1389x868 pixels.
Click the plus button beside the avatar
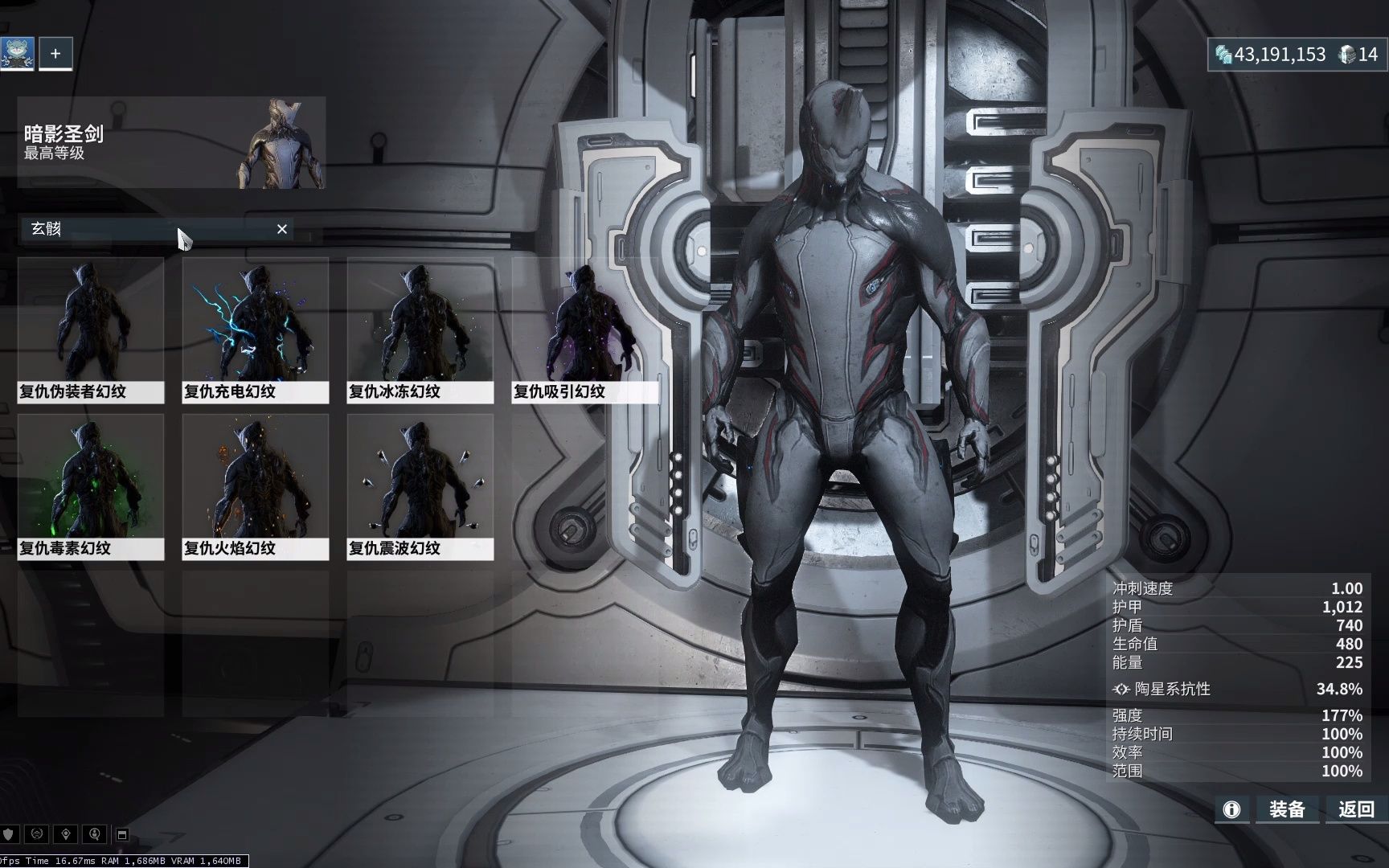pyautogui.click(x=55, y=54)
